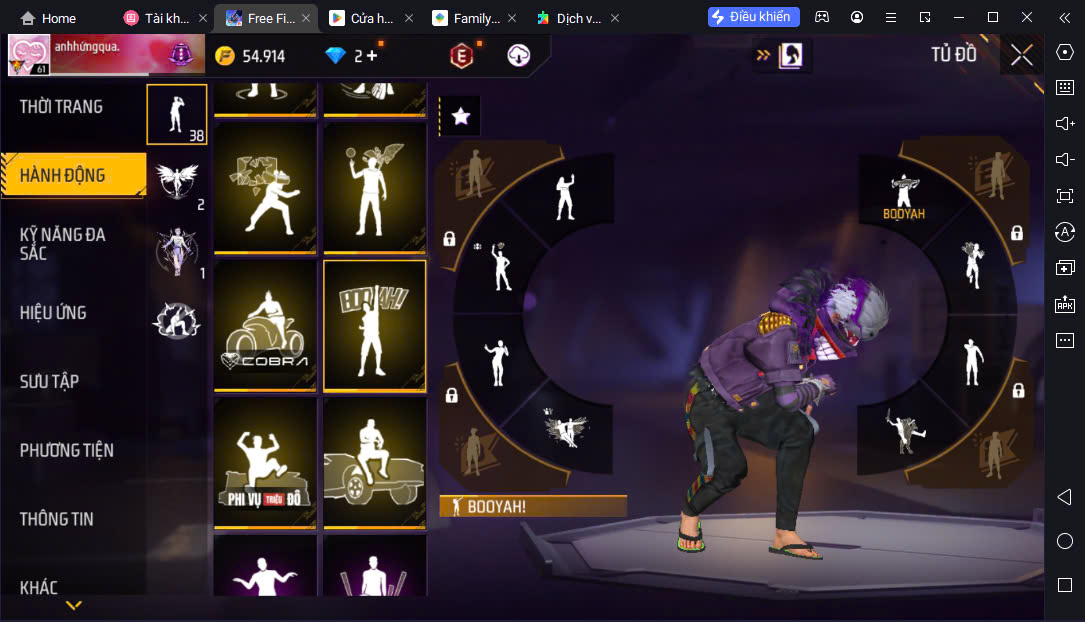Image resolution: width=1085 pixels, height=622 pixels.
Task: Choose the BOOYAH slot on the right wheel
Action: (904, 194)
